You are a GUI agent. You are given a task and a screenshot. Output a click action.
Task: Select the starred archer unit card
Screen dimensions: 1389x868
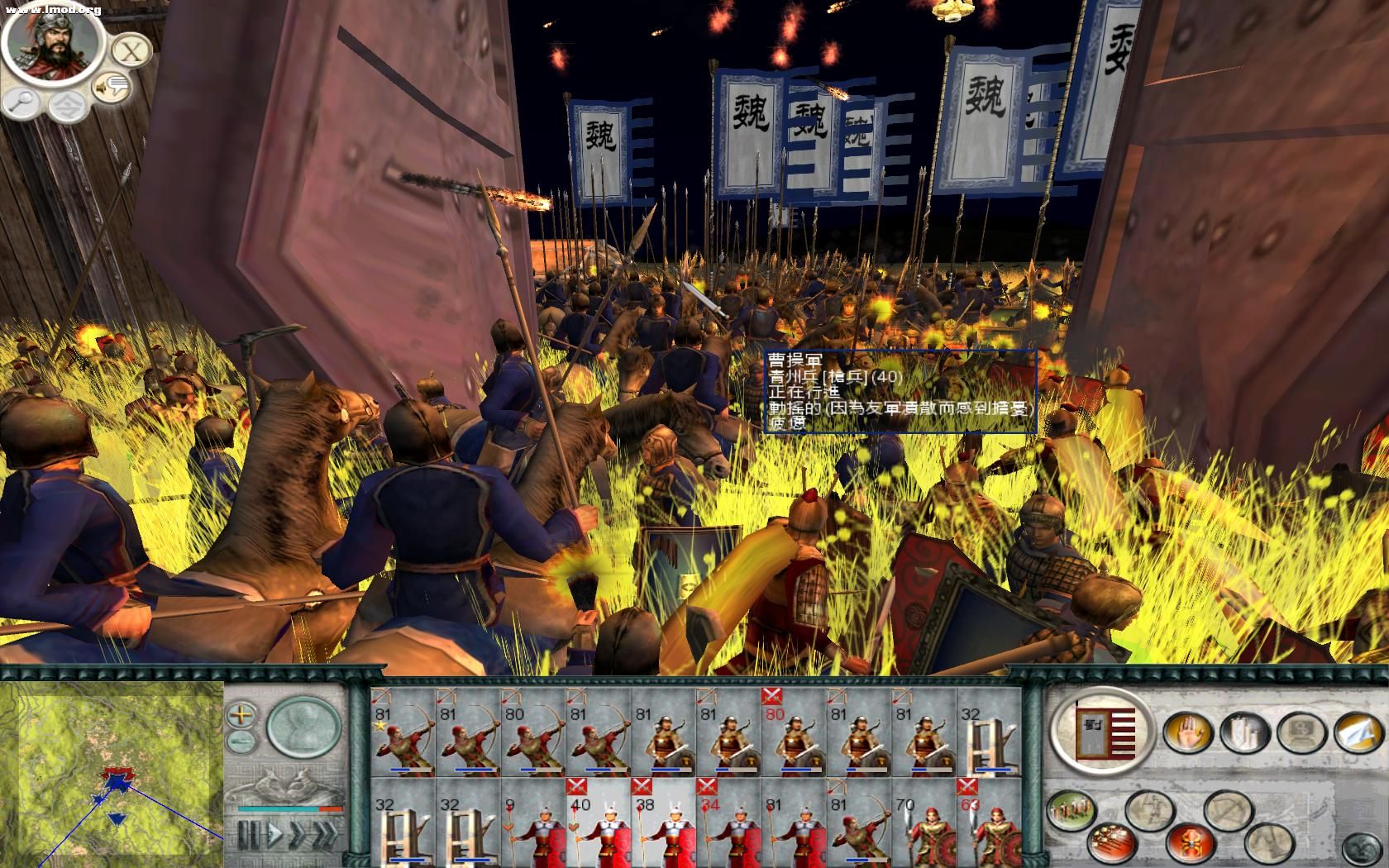(403, 732)
